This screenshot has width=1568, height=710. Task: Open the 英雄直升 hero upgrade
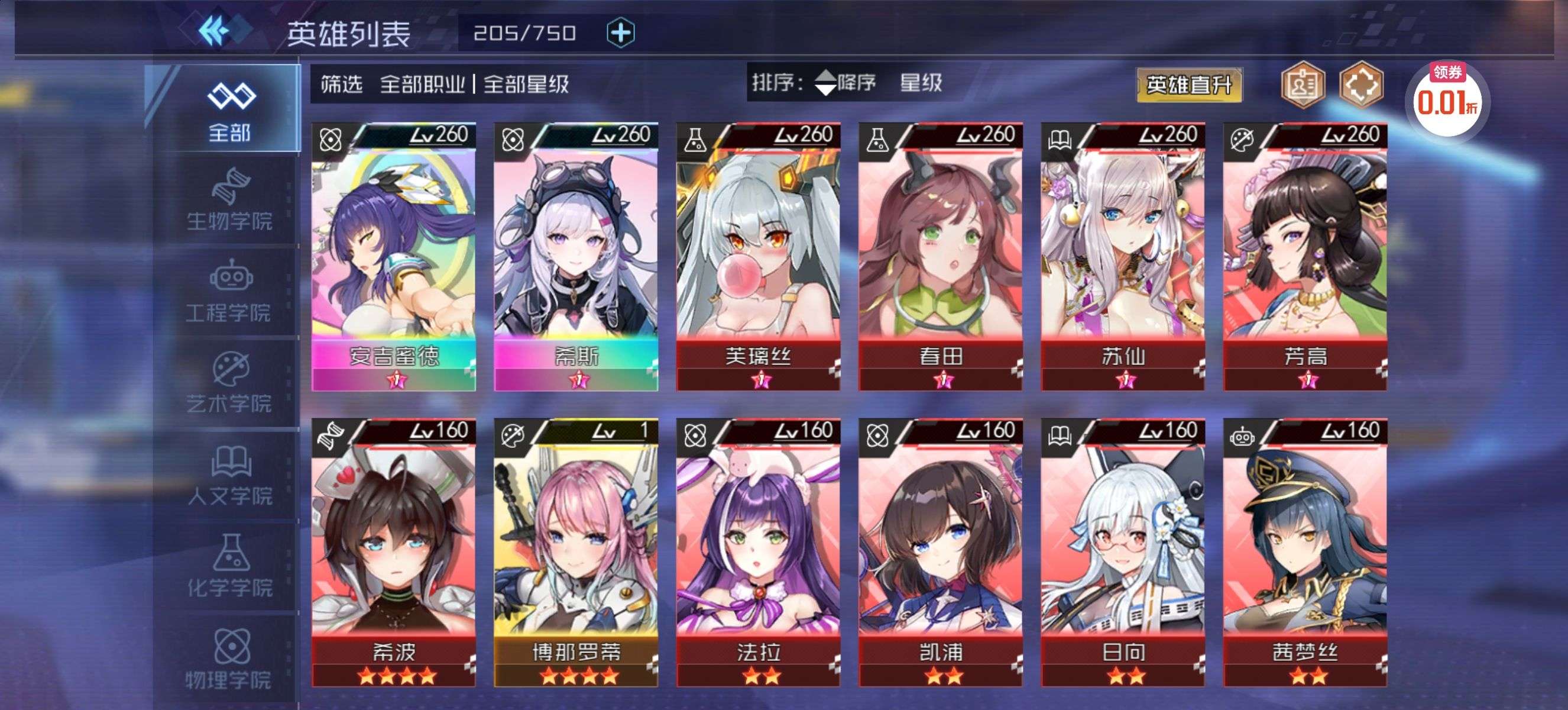coord(1188,85)
